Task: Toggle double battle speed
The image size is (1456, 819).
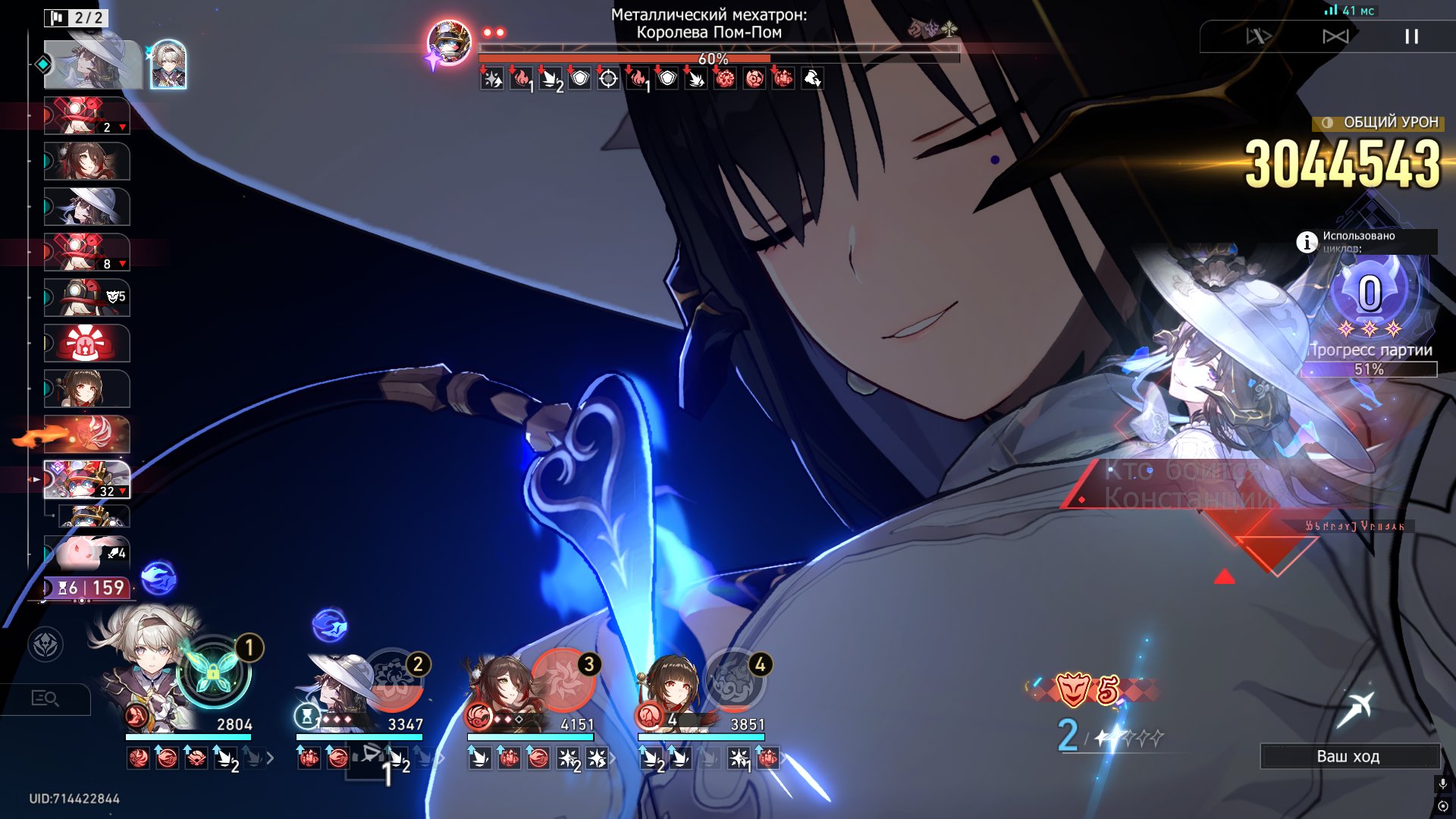Action: 1335,36
